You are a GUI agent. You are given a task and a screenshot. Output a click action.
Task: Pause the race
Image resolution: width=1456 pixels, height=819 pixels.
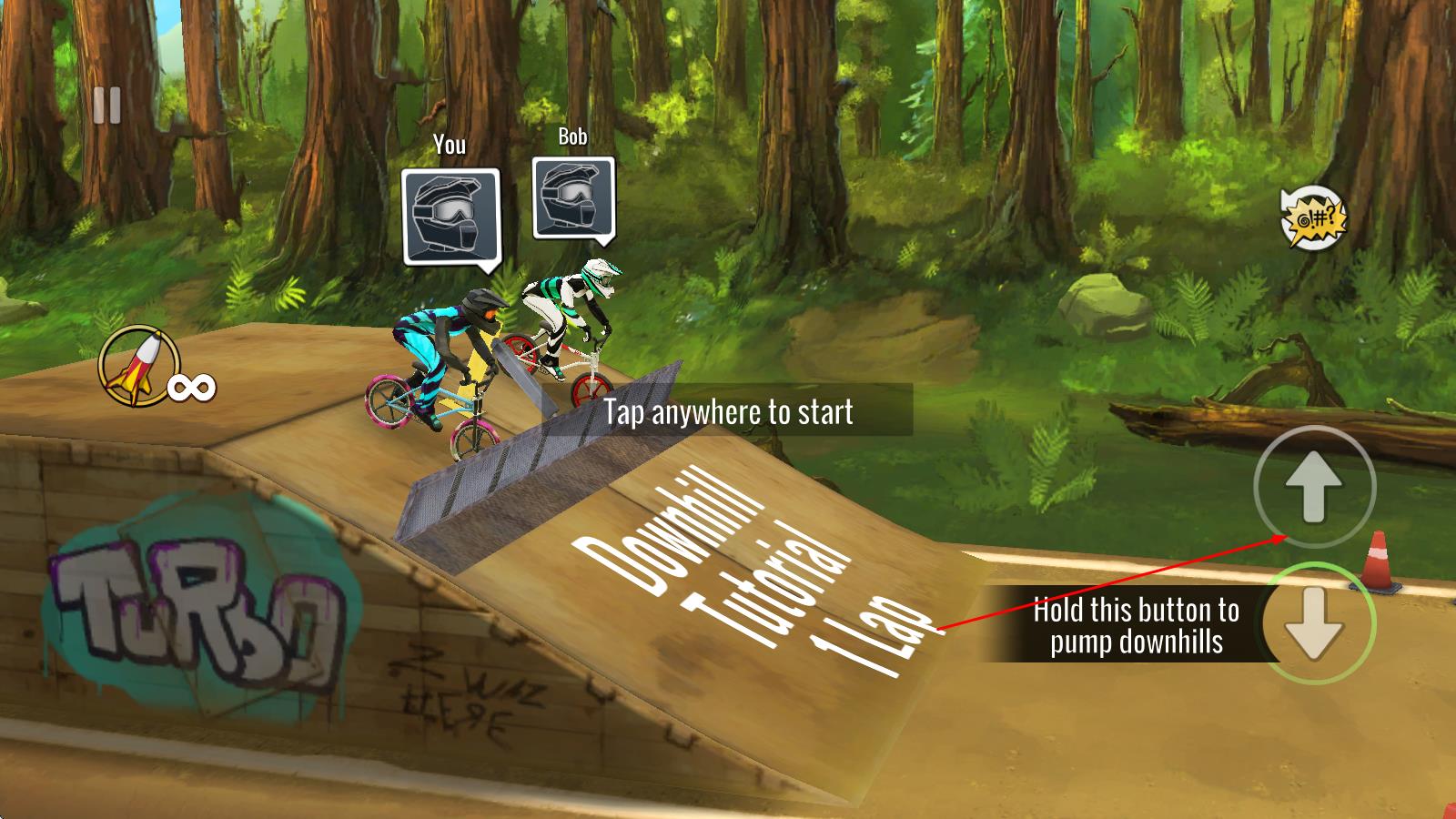click(x=106, y=106)
